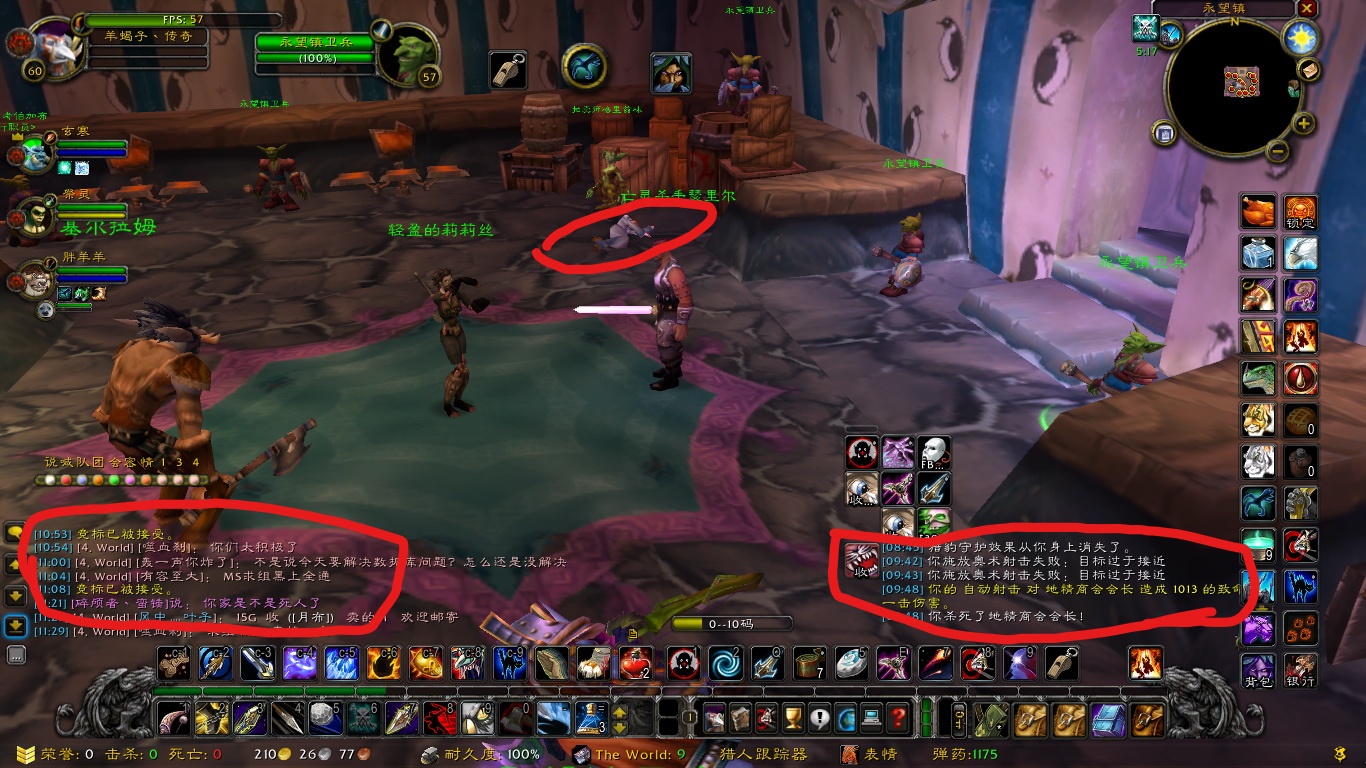Click the red question mark help micro button
Image resolution: width=1366 pixels, height=768 pixels.
(x=898, y=718)
